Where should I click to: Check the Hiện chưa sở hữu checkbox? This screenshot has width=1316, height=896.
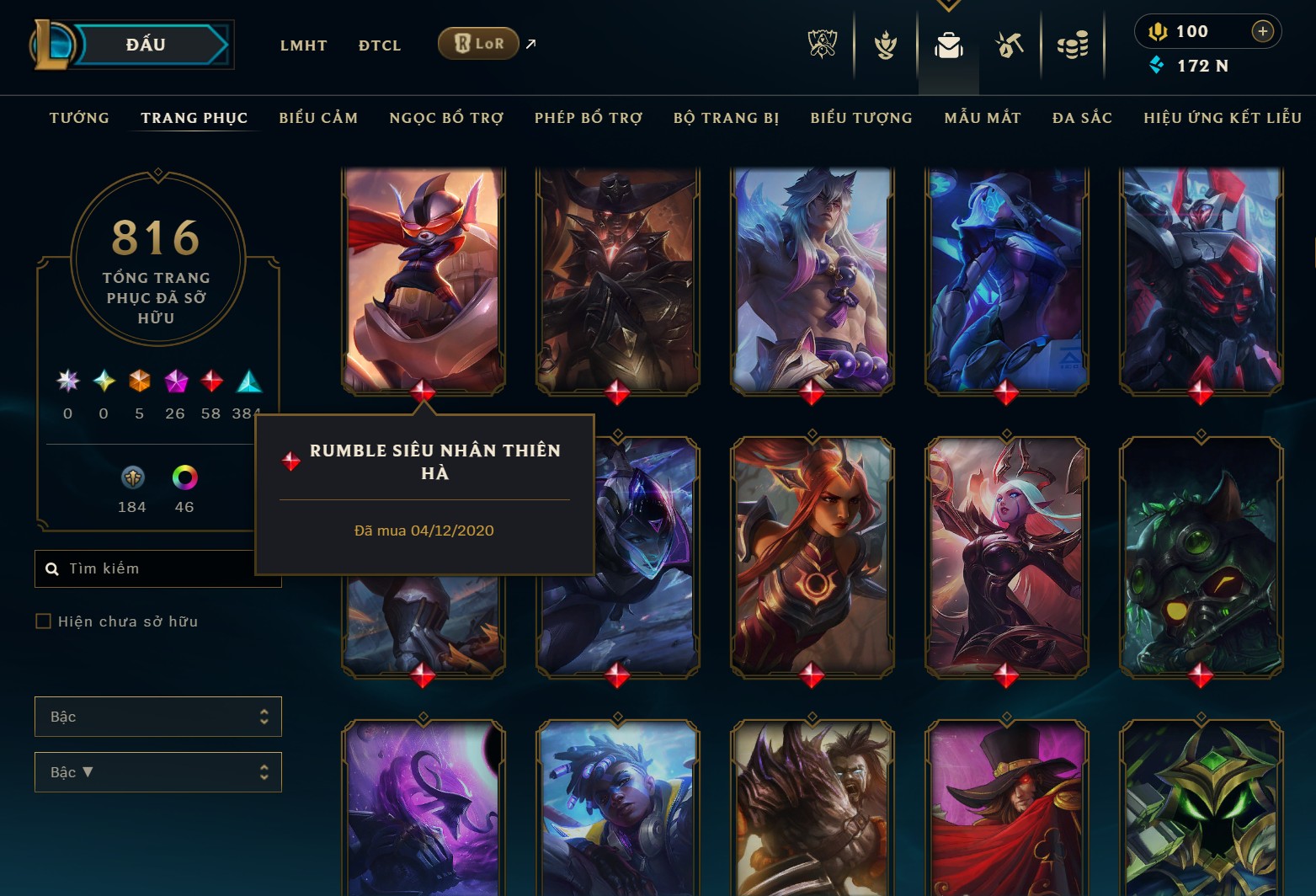click(x=42, y=621)
